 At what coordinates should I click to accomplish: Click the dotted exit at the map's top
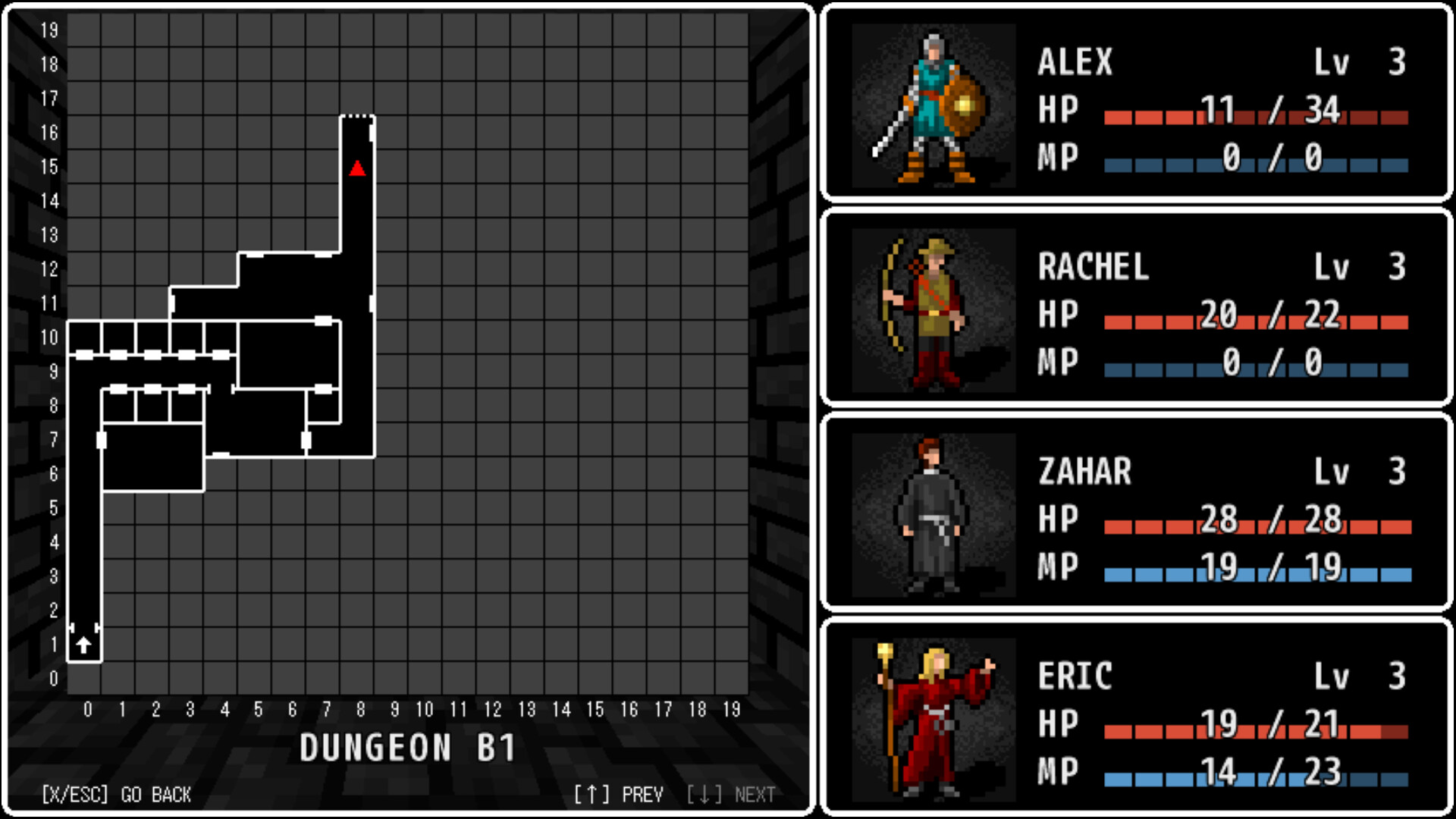coord(356,115)
